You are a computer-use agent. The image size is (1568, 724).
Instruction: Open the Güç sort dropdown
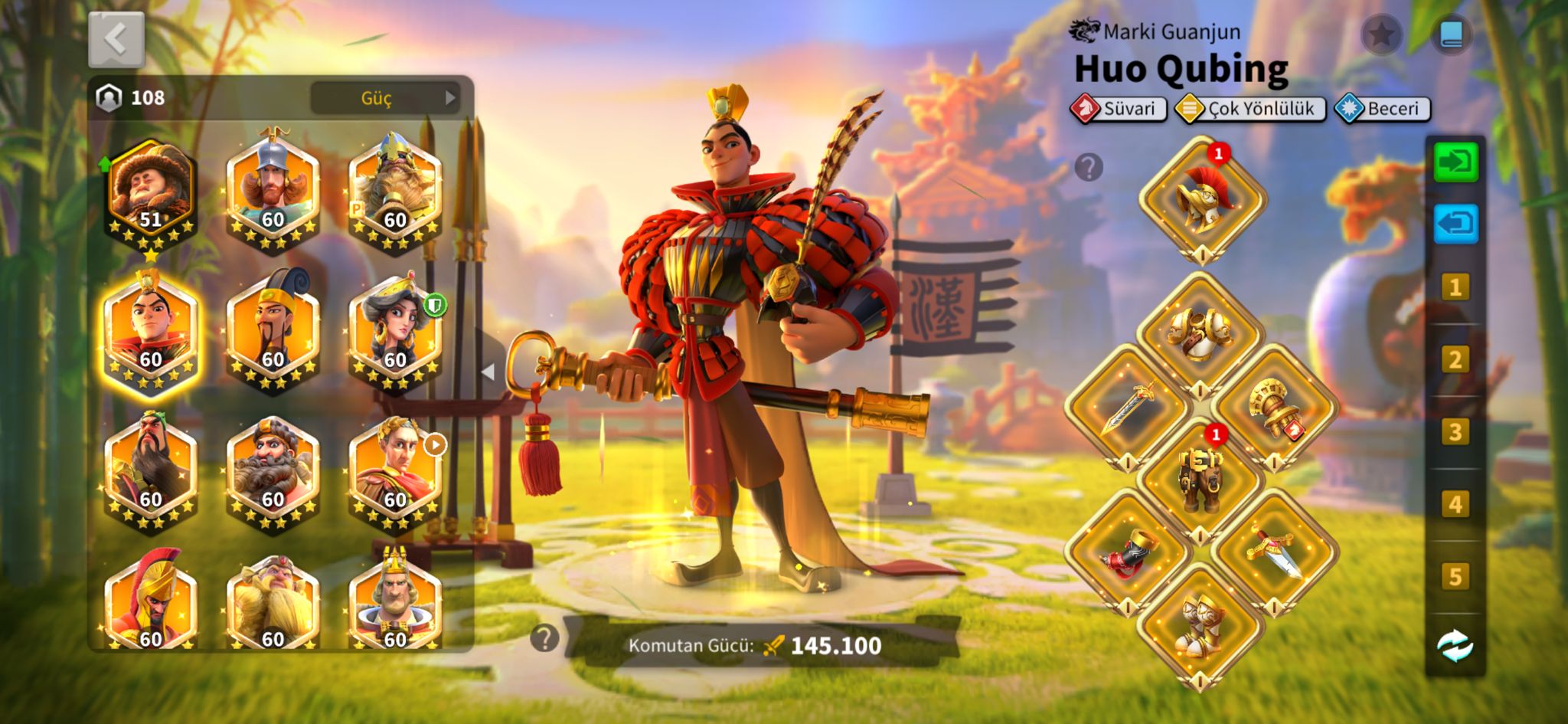tap(385, 98)
